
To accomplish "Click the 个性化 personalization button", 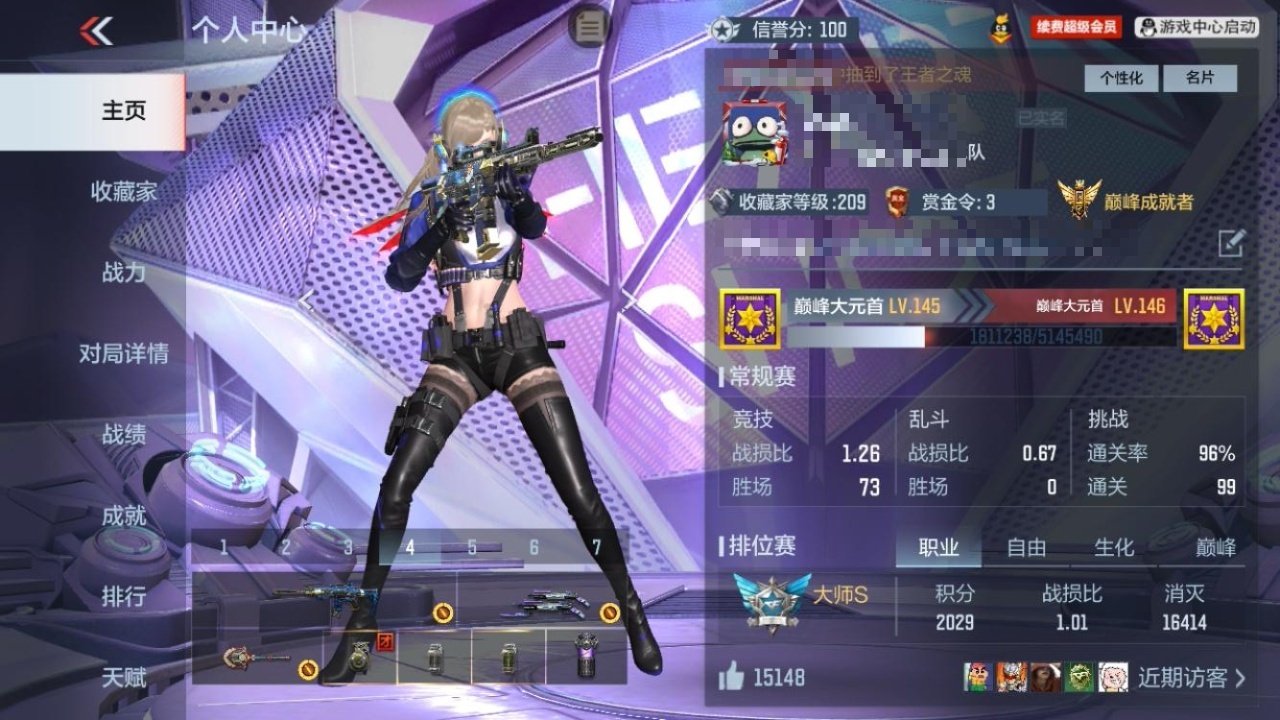I will click(x=1121, y=78).
